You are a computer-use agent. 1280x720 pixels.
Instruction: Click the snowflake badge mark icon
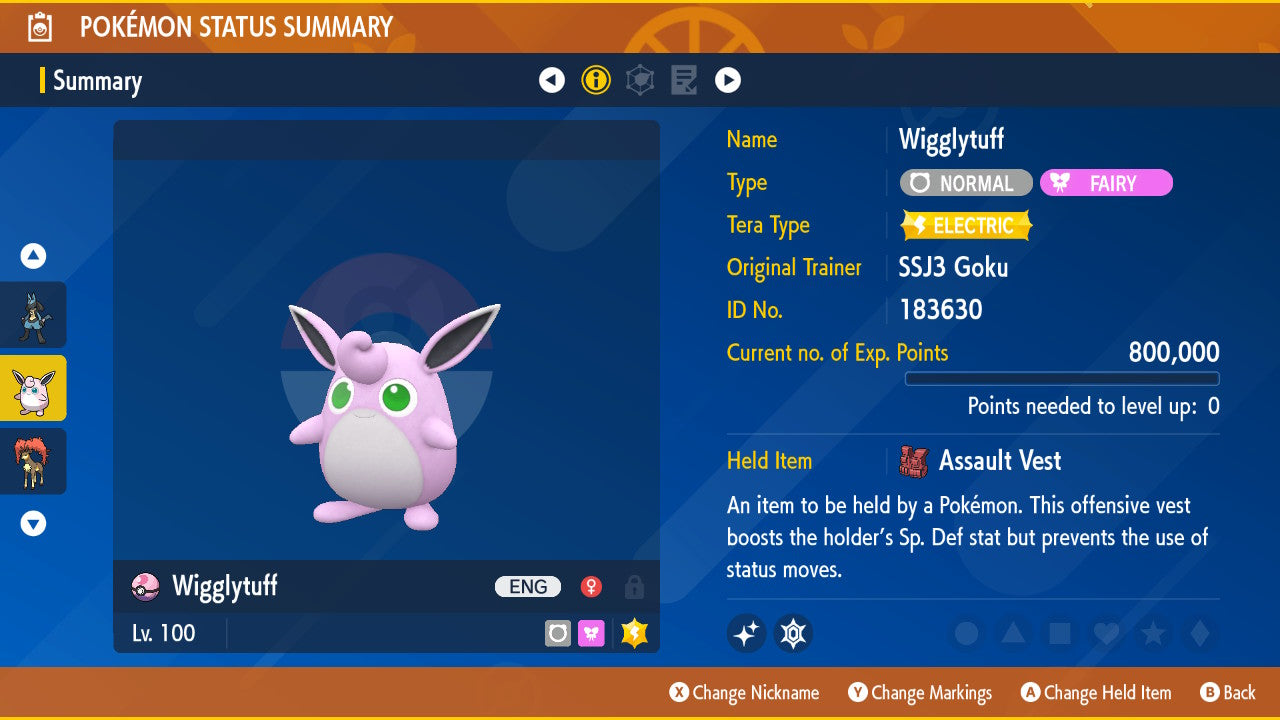pos(793,633)
